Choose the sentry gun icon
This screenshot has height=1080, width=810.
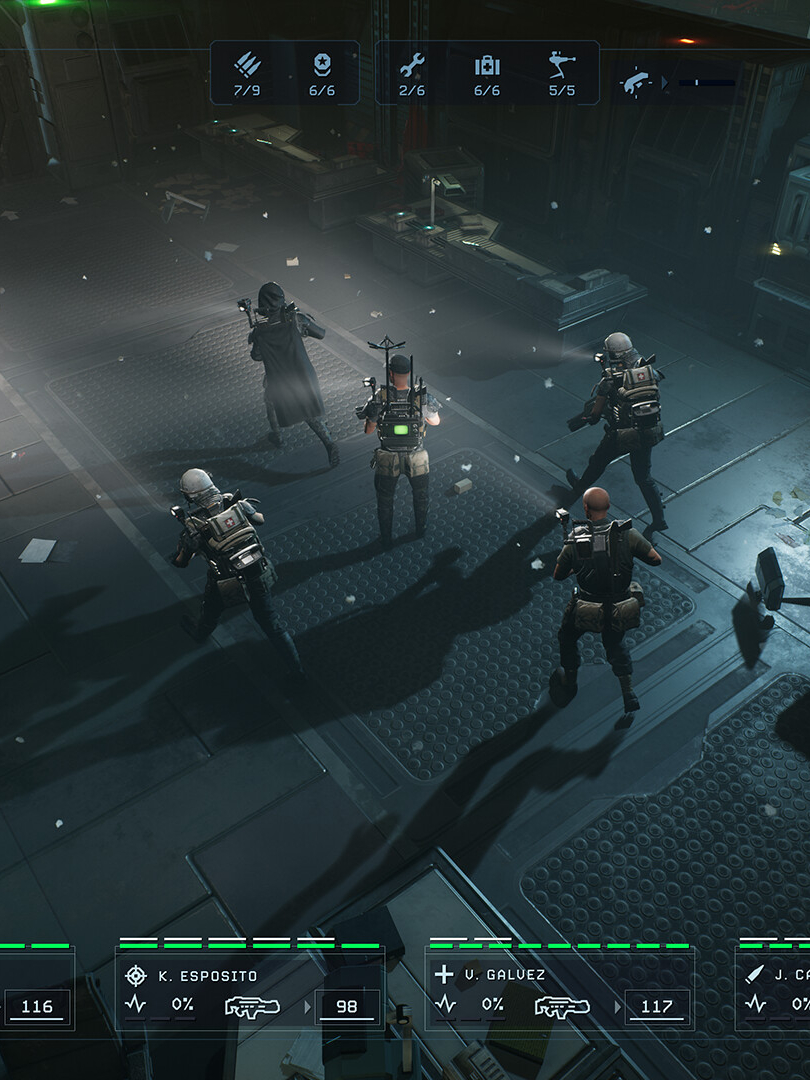pos(562,66)
